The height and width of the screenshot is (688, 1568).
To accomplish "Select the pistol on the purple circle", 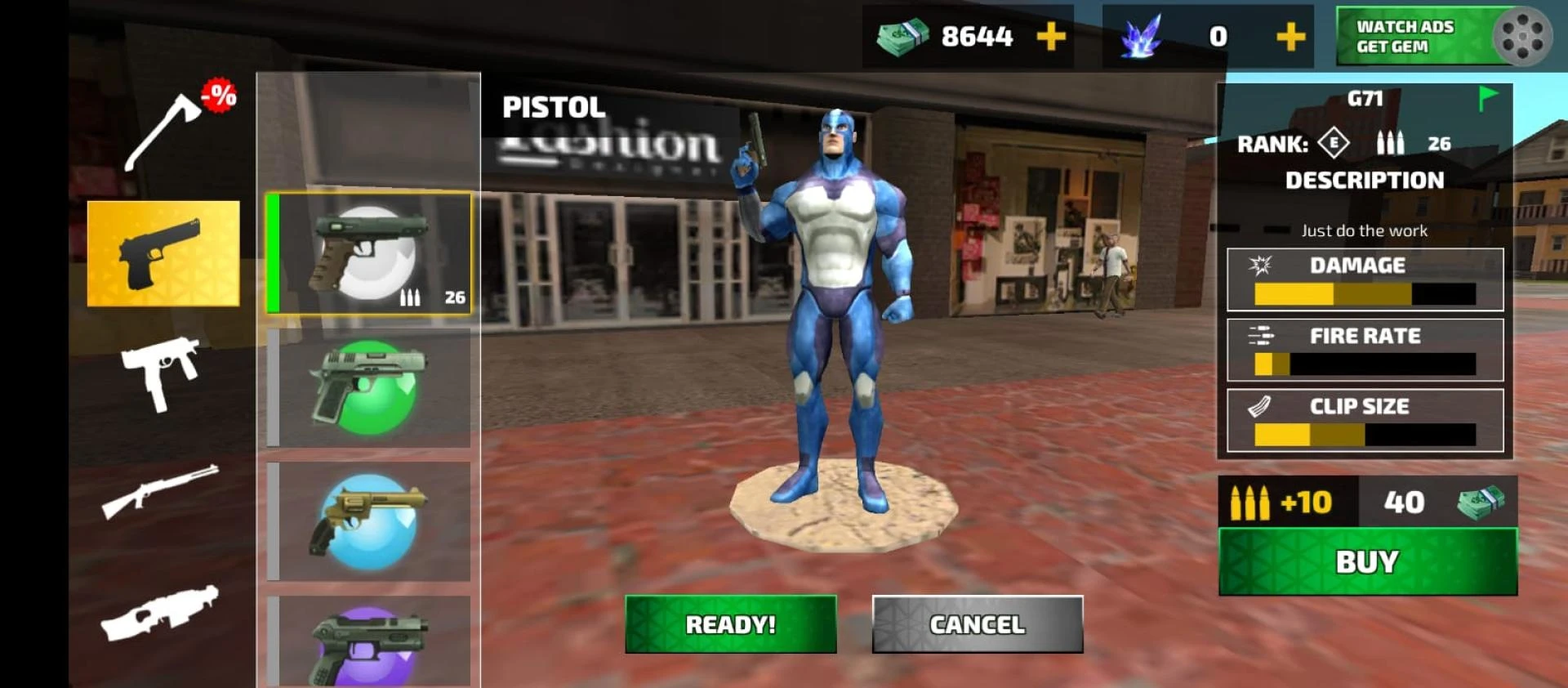I will click(x=369, y=642).
